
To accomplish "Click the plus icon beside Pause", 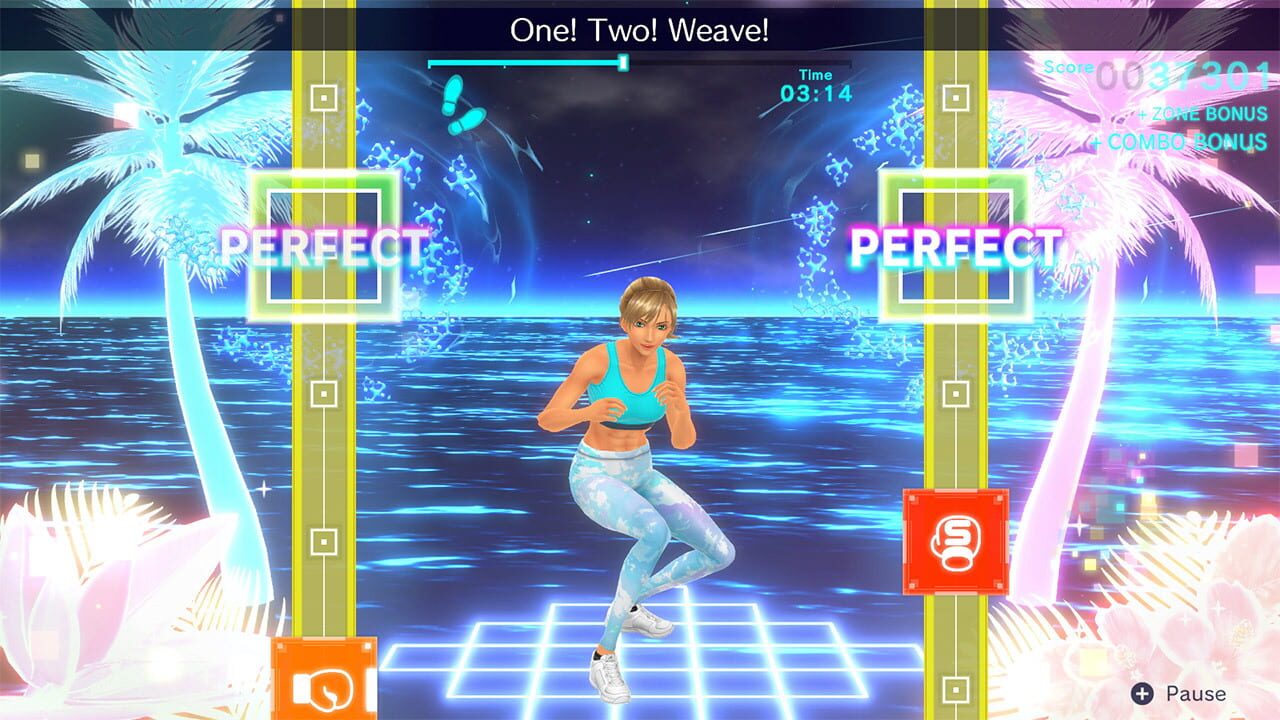I will pos(1142,692).
